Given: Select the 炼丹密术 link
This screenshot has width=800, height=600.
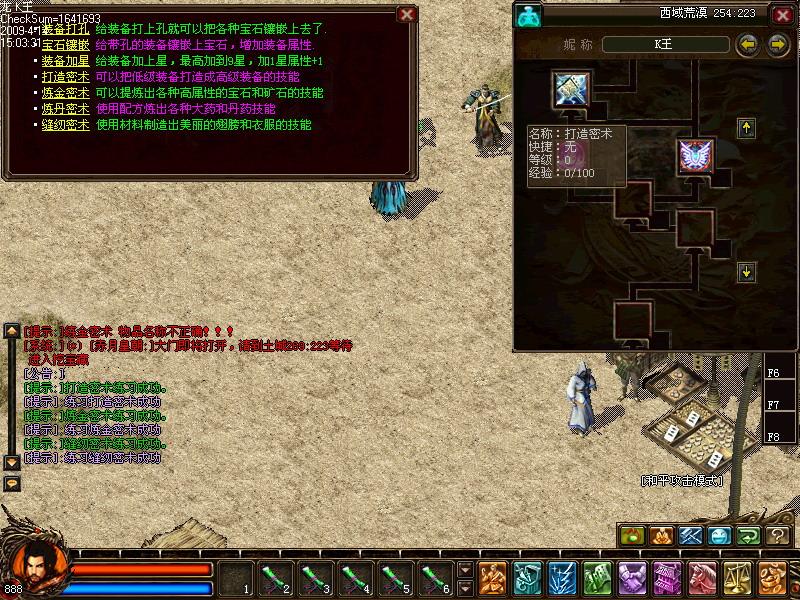Looking at the screenshot, I should 66,109.
